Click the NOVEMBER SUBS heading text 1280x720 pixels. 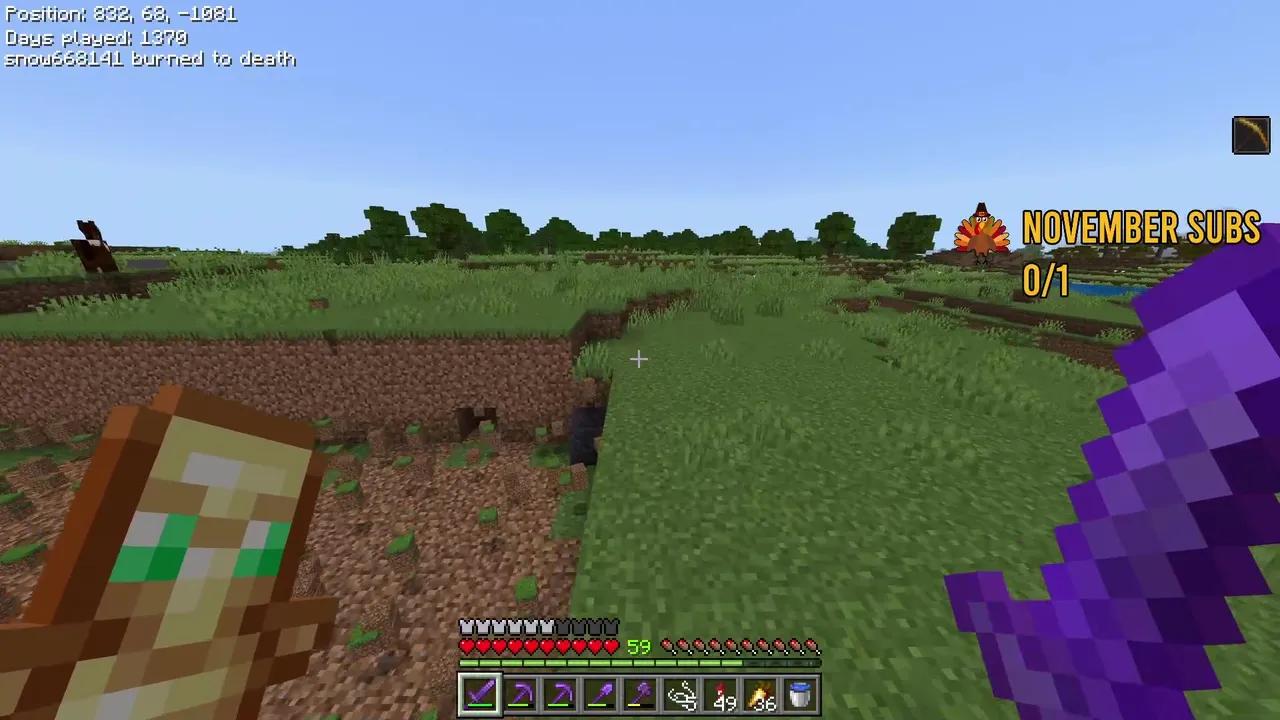point(1141,228)
